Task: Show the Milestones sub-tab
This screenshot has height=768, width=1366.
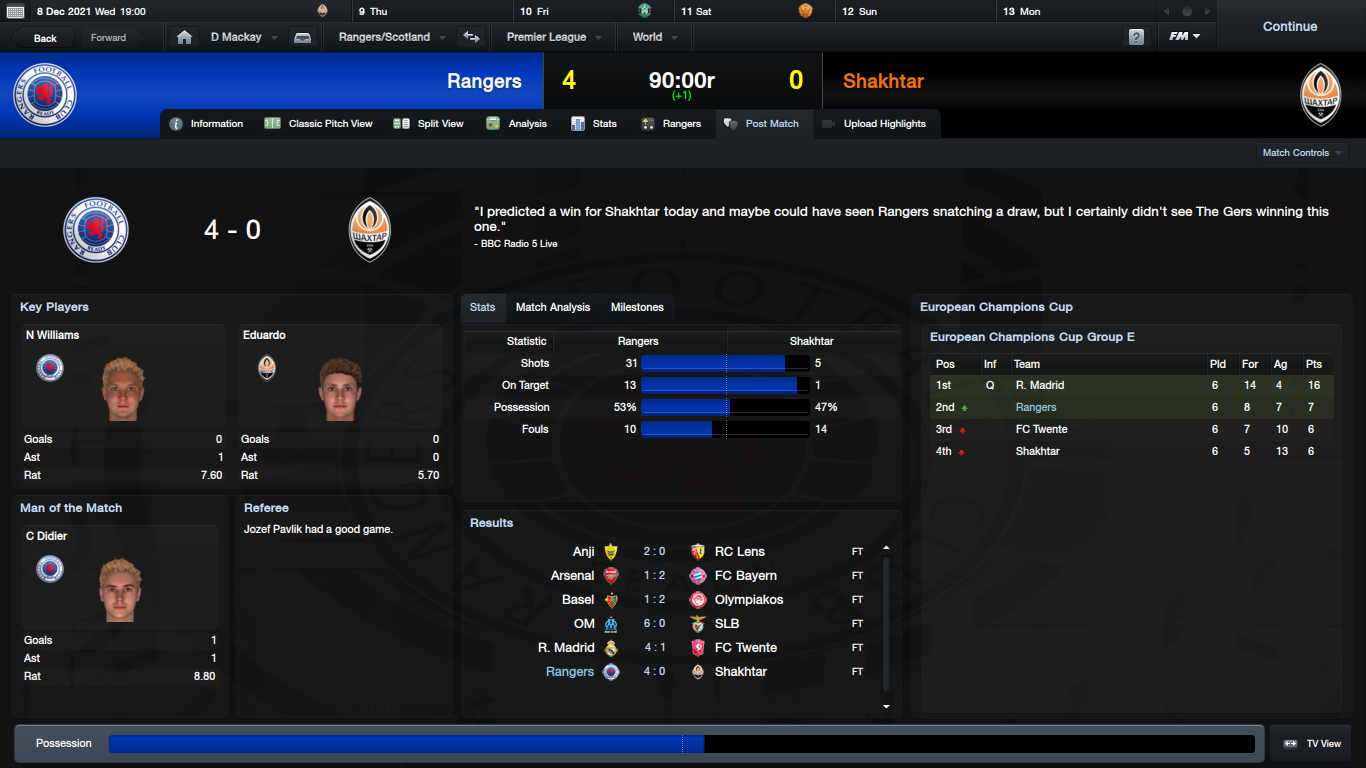Action: point(637,307)
